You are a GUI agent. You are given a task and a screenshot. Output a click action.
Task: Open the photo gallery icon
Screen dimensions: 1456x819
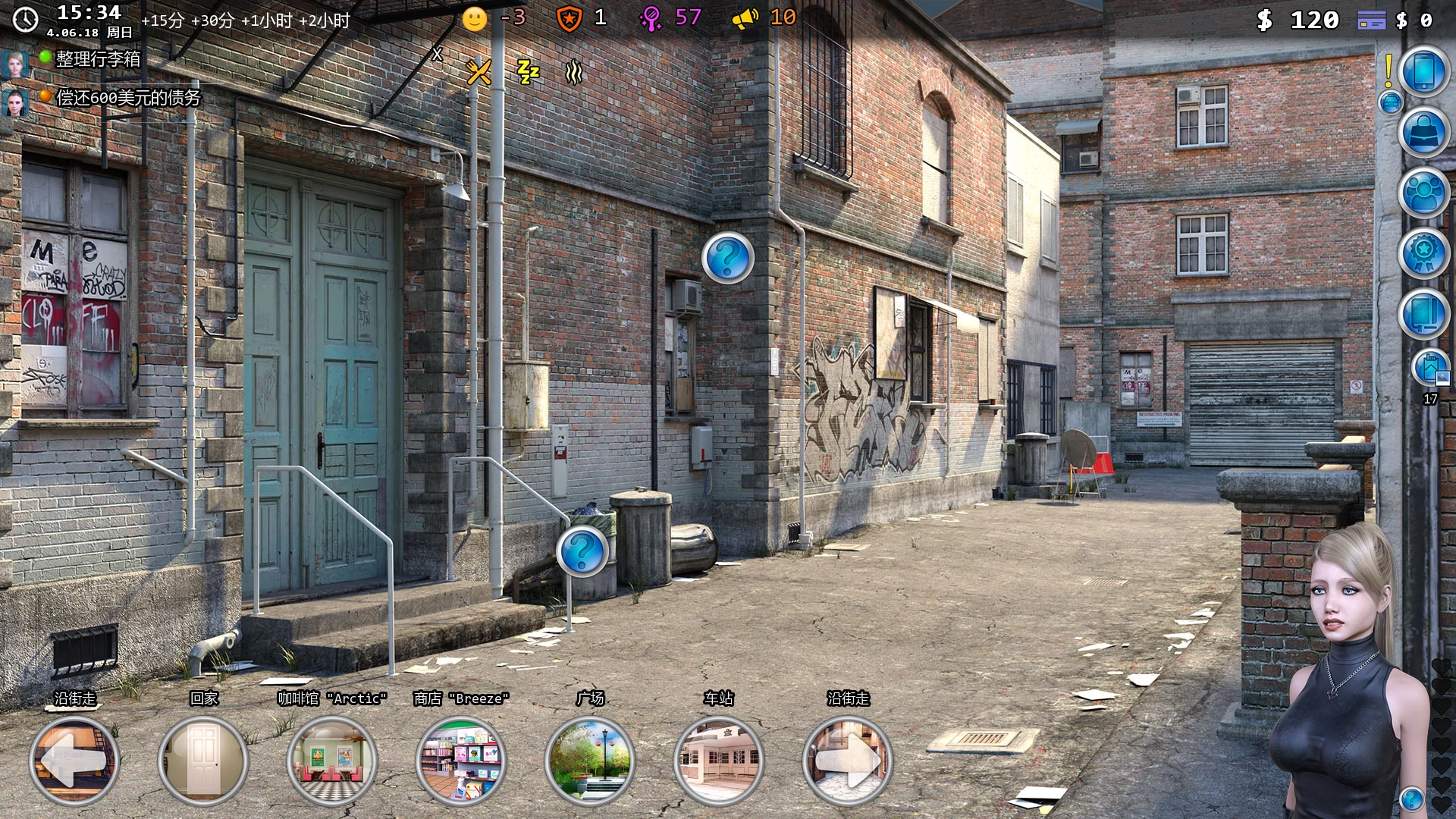coord(1430,369)
